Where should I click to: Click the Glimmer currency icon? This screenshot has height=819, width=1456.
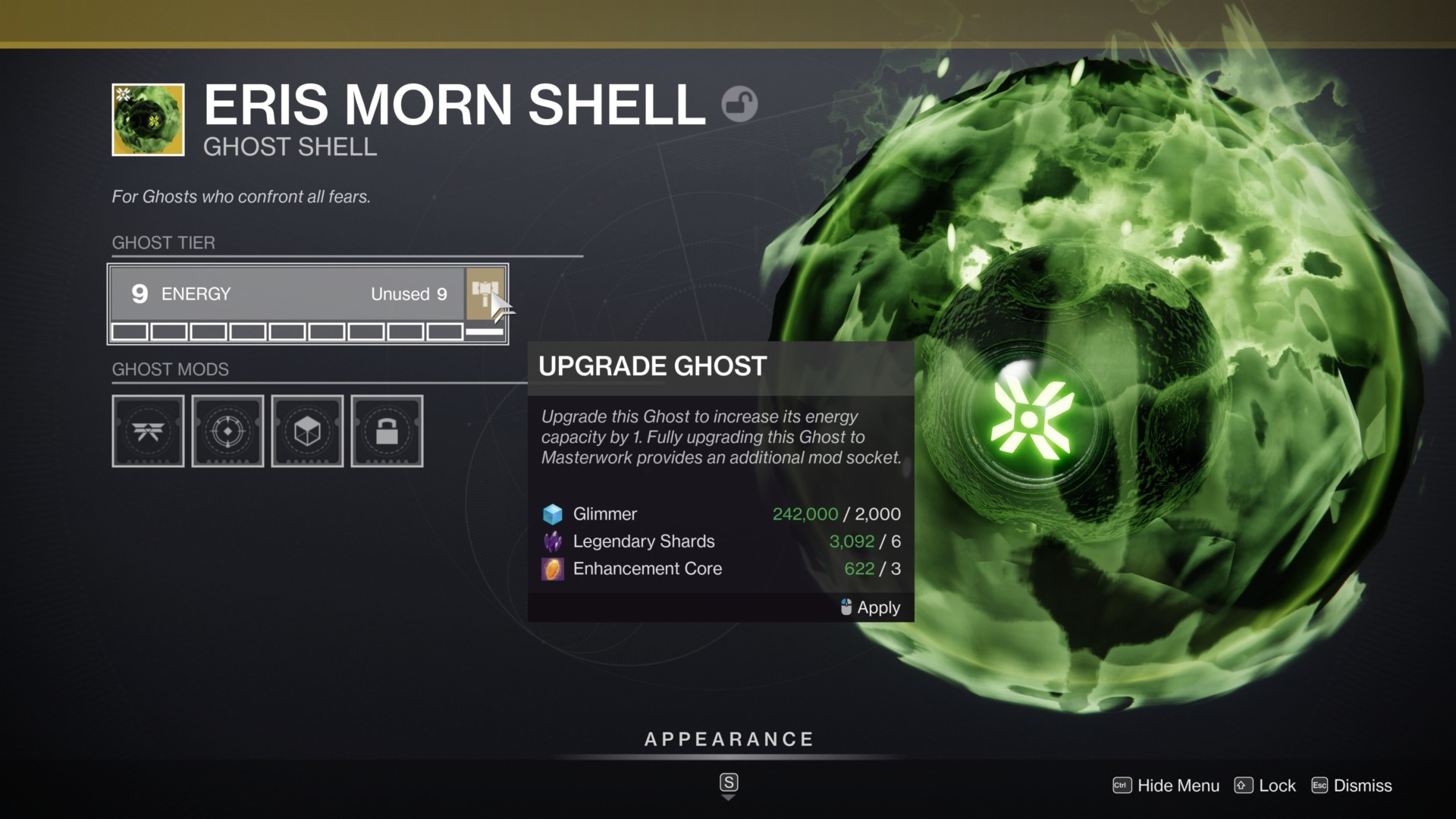point(552,513)
